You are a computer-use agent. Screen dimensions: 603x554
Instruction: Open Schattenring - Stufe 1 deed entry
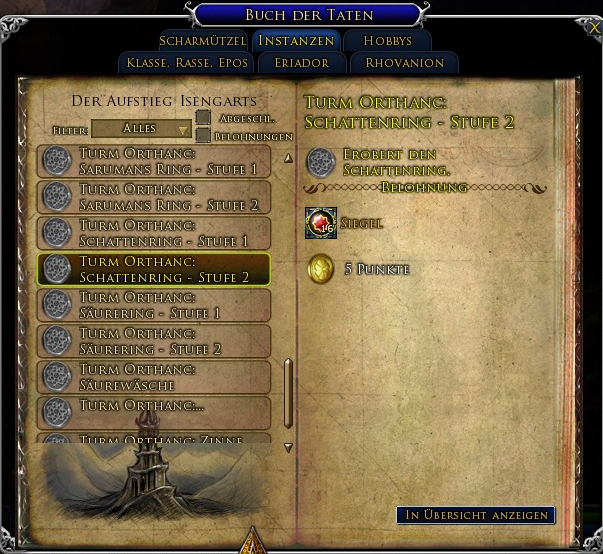click(x=154, y=234)
